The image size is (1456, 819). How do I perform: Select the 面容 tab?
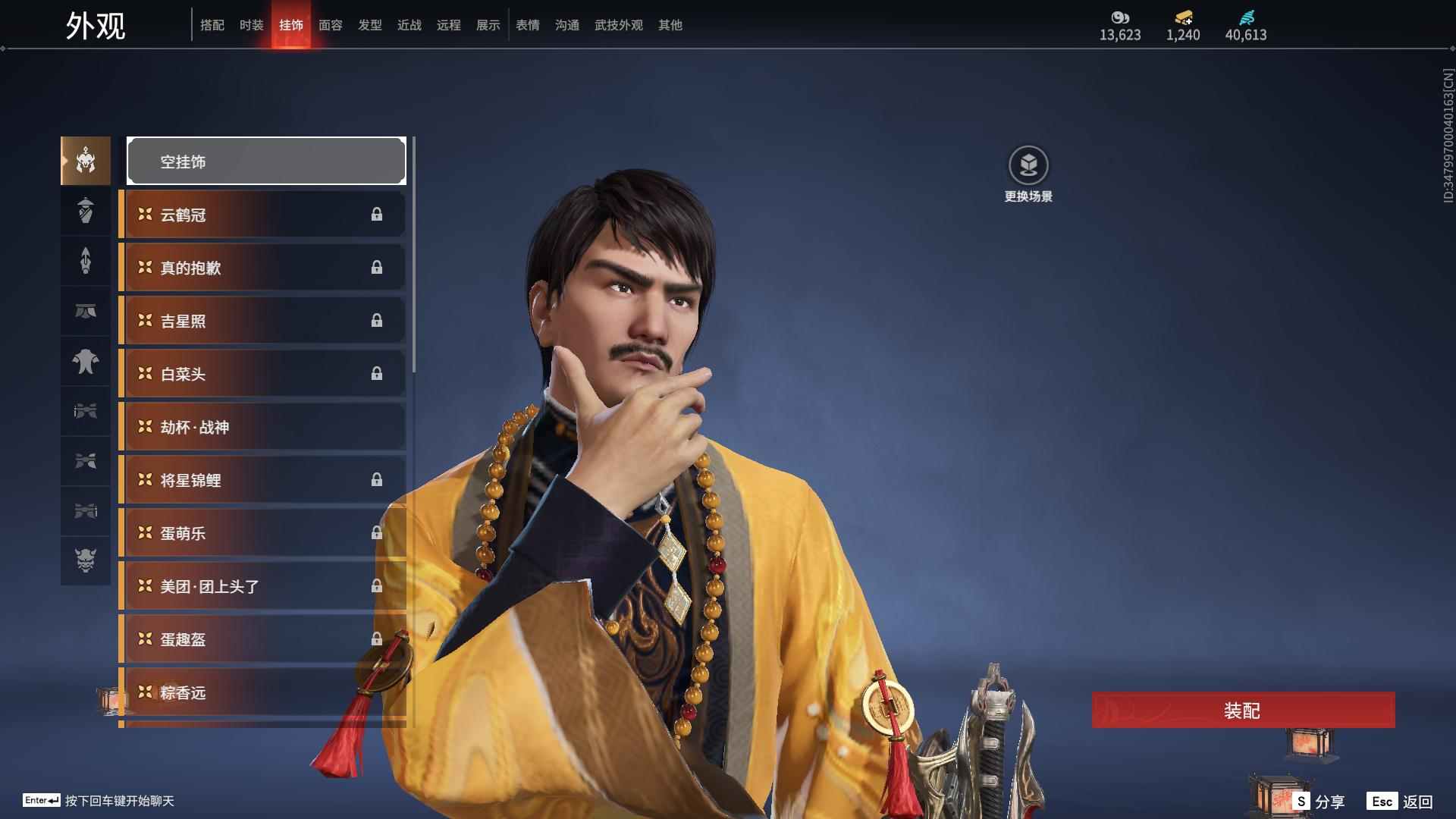(x=331, y=25)
